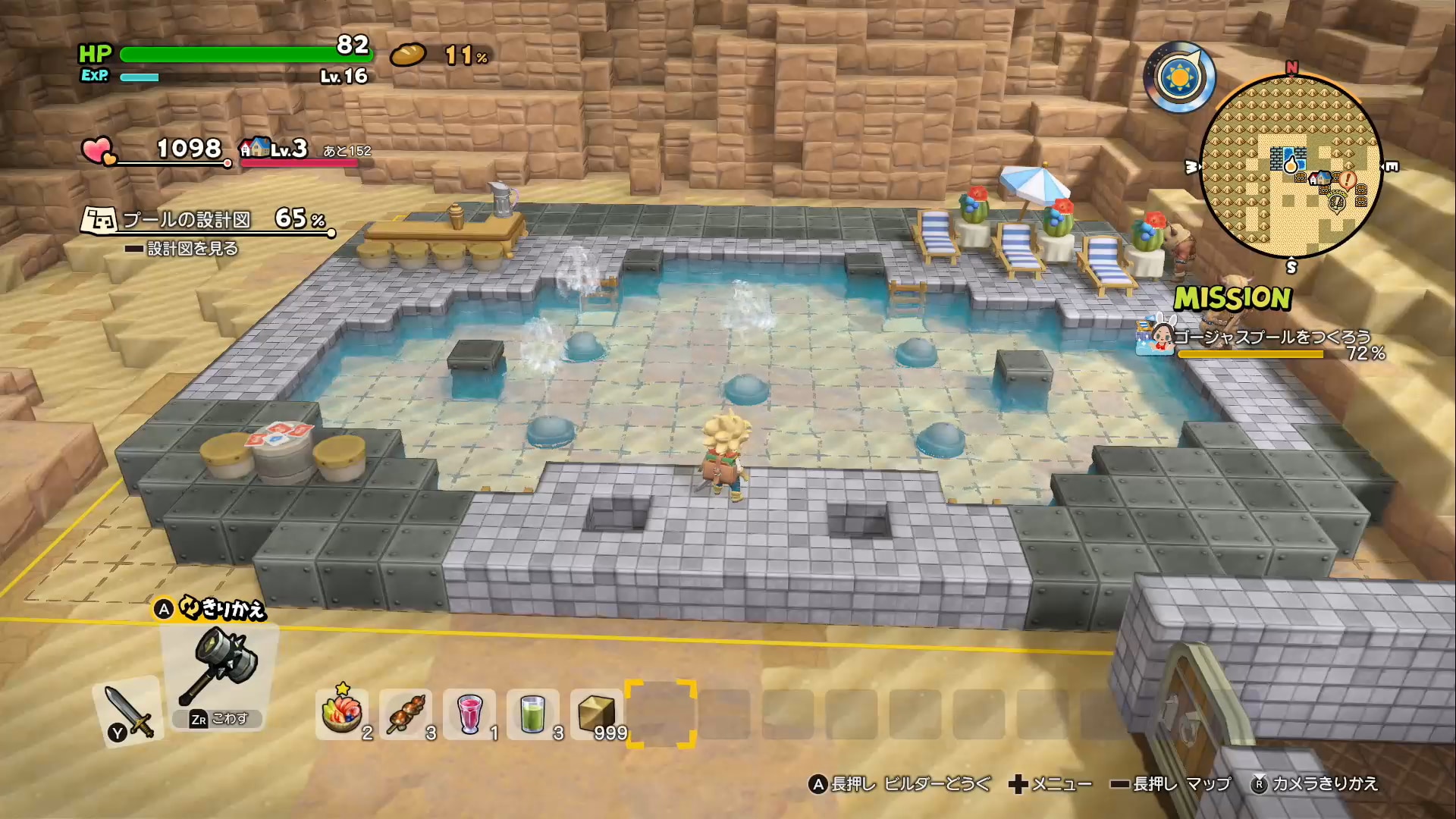Select the hammer tool icon
This screenshot has height=819, width=1456.
click(221, 666)
